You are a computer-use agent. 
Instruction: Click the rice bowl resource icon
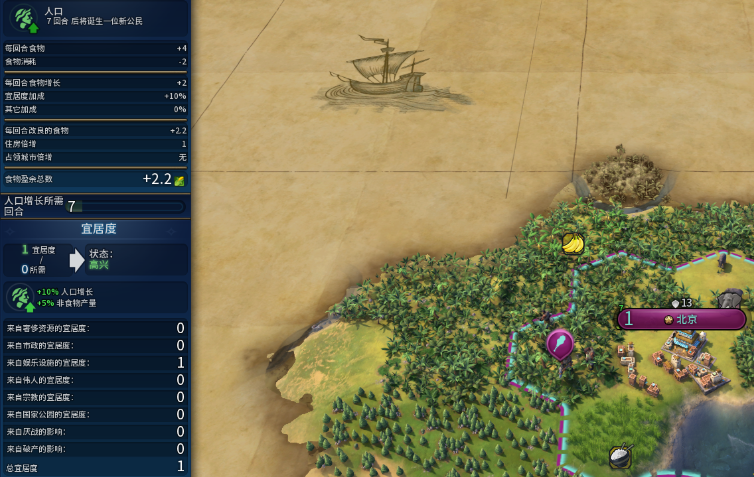(x=620, y=456)
